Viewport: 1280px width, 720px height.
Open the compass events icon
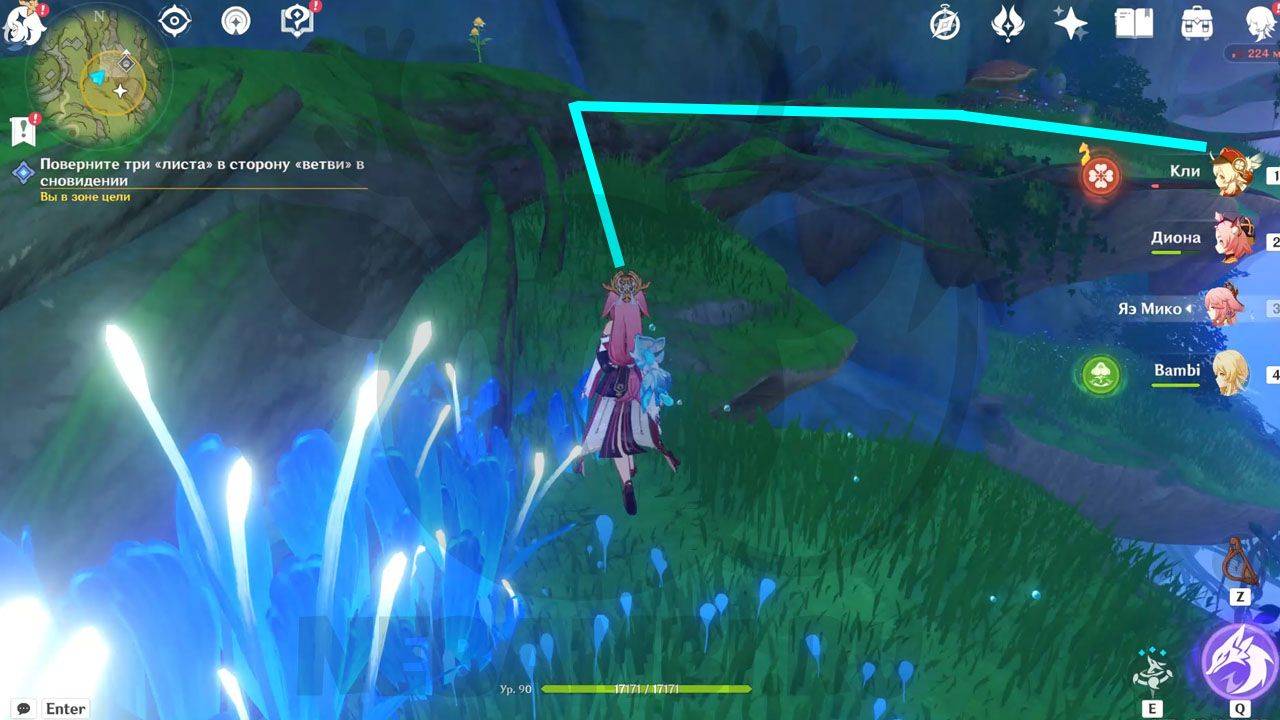[944, 23]
